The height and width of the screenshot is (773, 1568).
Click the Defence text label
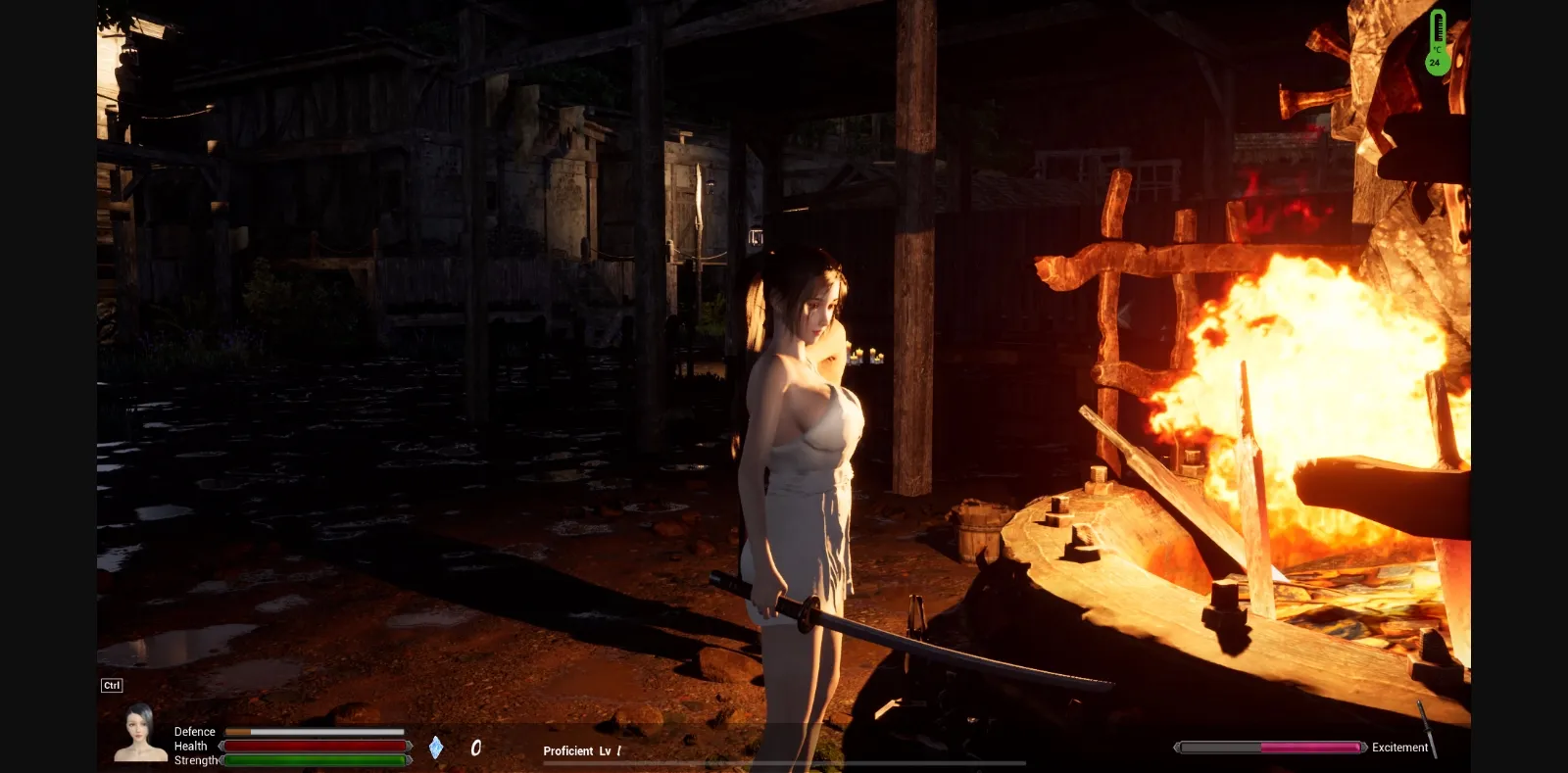point(194,731)
